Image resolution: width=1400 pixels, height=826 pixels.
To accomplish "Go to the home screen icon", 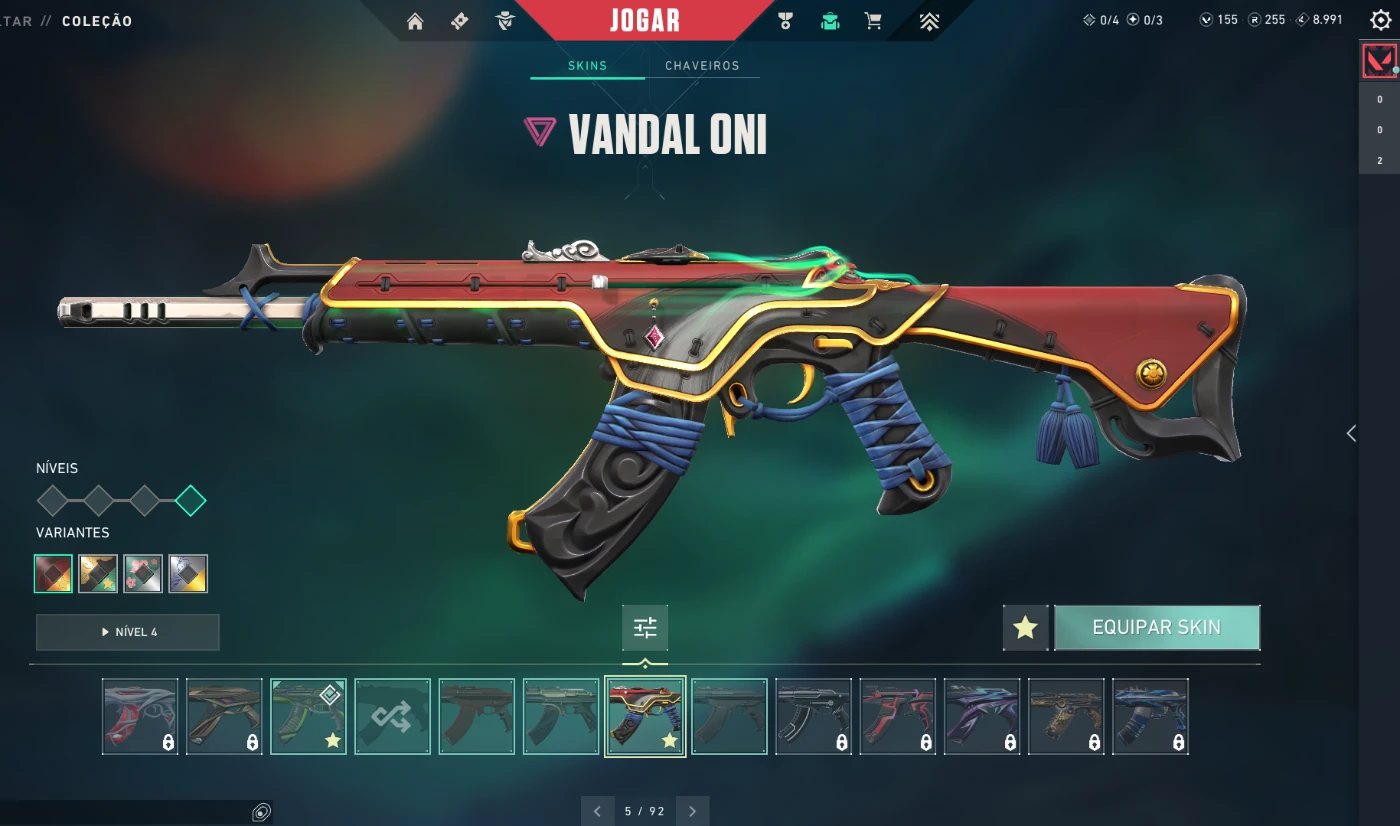I will pyautogui.click(x=415, y=21).
